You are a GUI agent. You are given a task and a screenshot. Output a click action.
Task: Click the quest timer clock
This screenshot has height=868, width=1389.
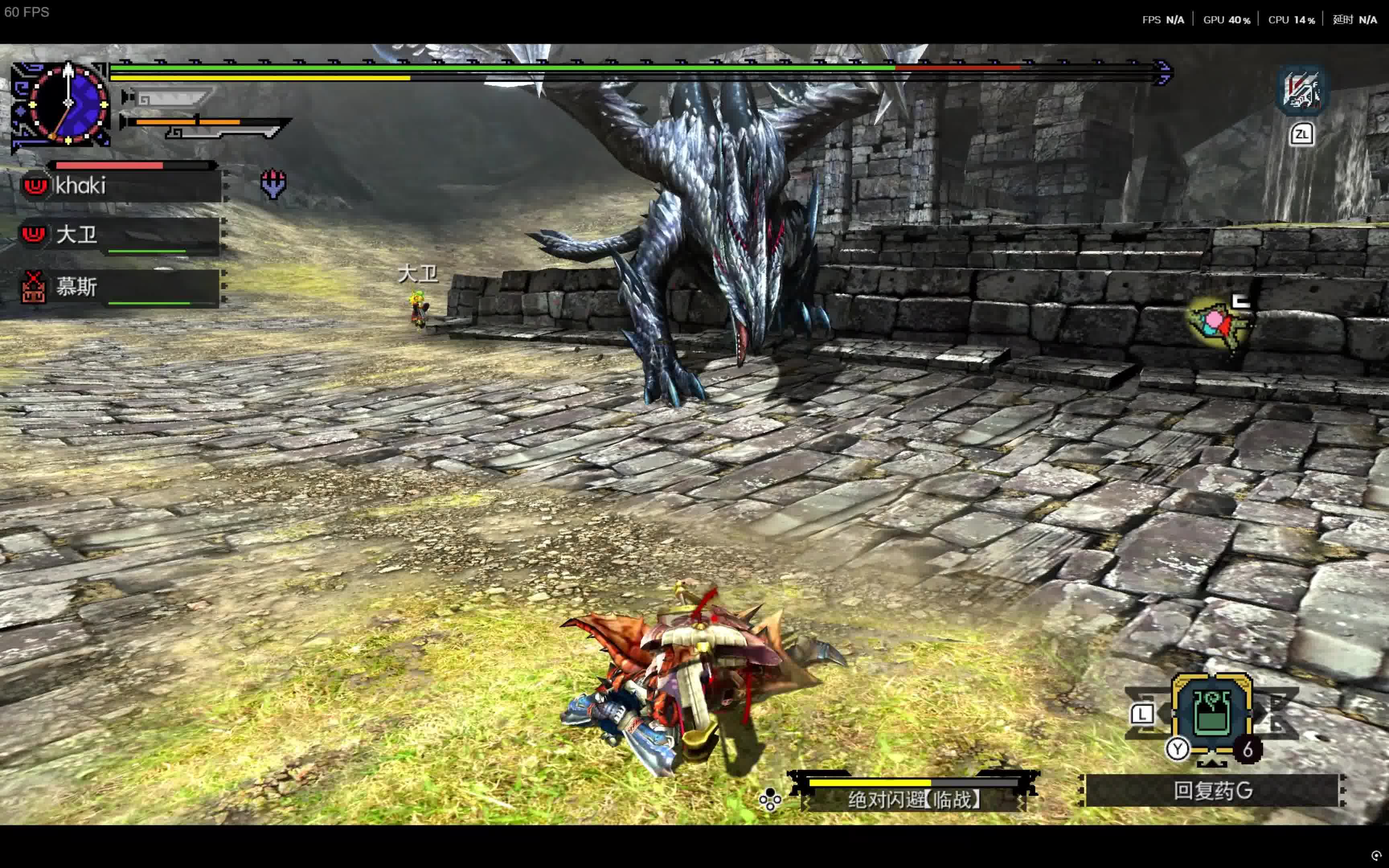click(68, 103)
